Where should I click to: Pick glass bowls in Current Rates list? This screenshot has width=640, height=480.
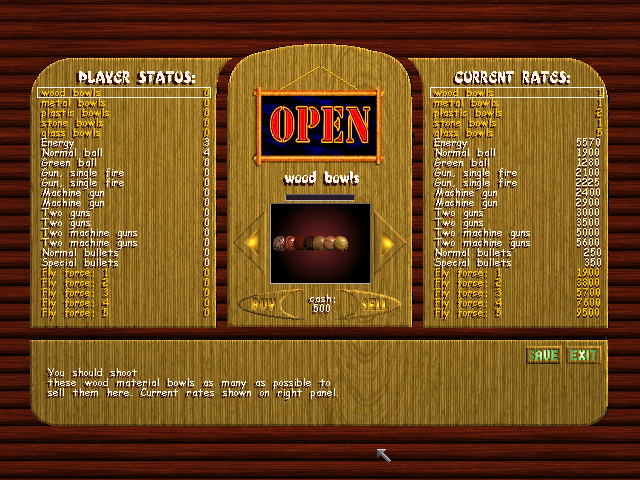click(x=517, y=133)
